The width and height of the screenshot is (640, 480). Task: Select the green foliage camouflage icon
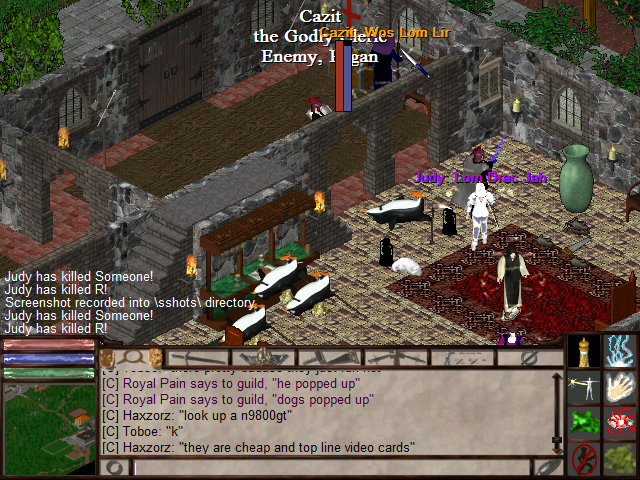620,459
